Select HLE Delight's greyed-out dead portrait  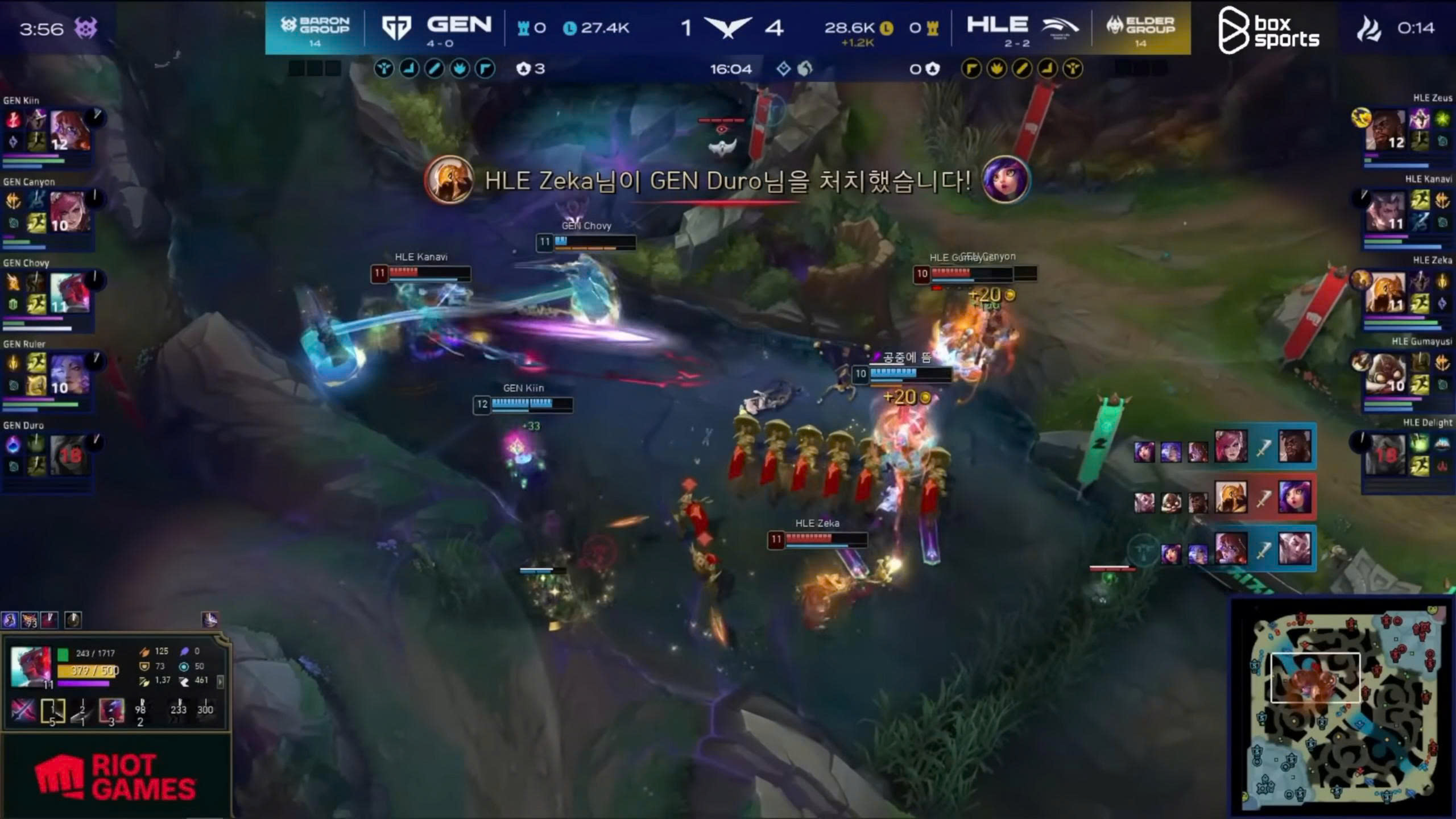tap(1385, 455)
